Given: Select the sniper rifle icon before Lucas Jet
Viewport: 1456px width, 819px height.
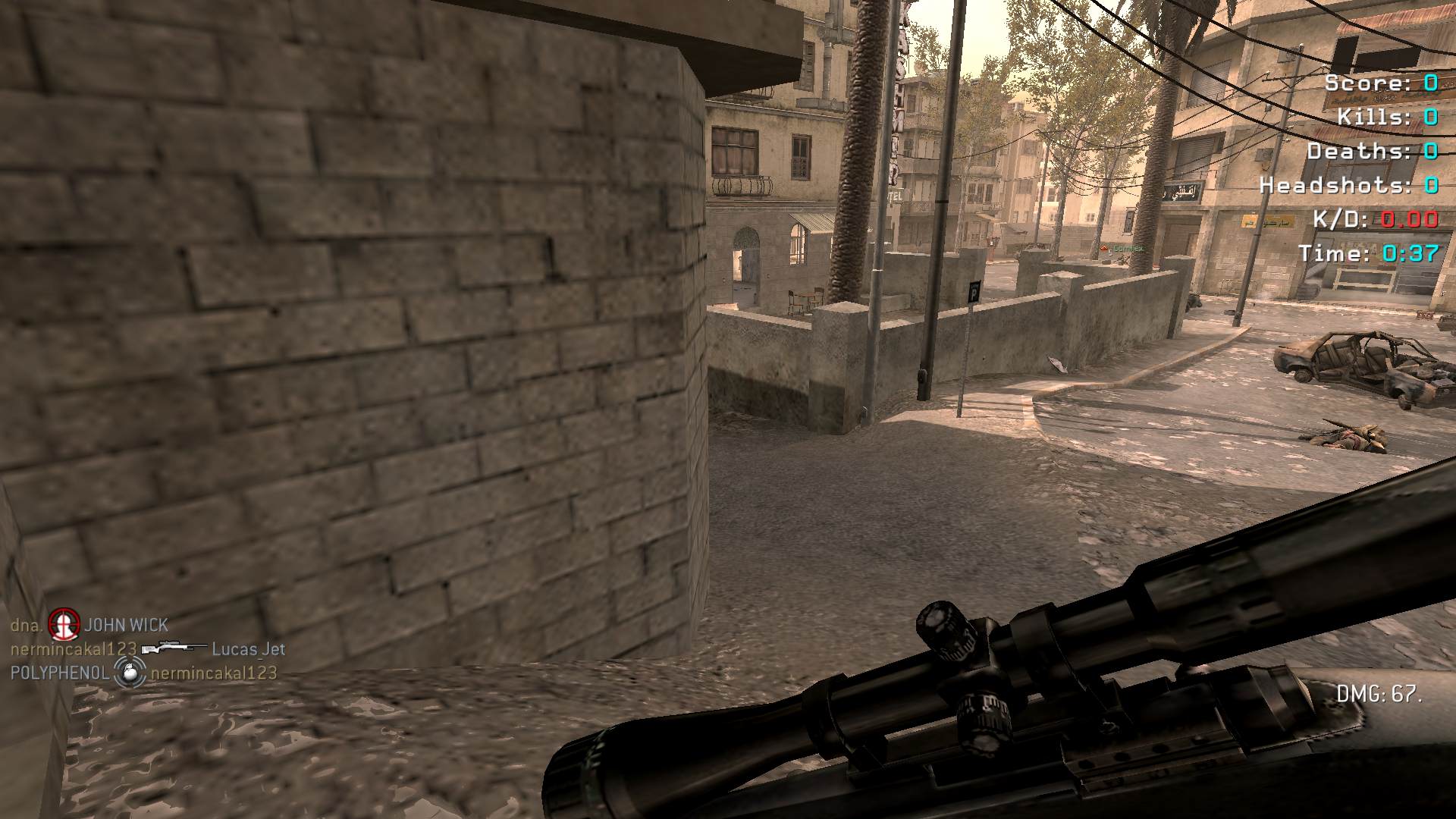Looking at the screenshot, I should coord(174,648).
